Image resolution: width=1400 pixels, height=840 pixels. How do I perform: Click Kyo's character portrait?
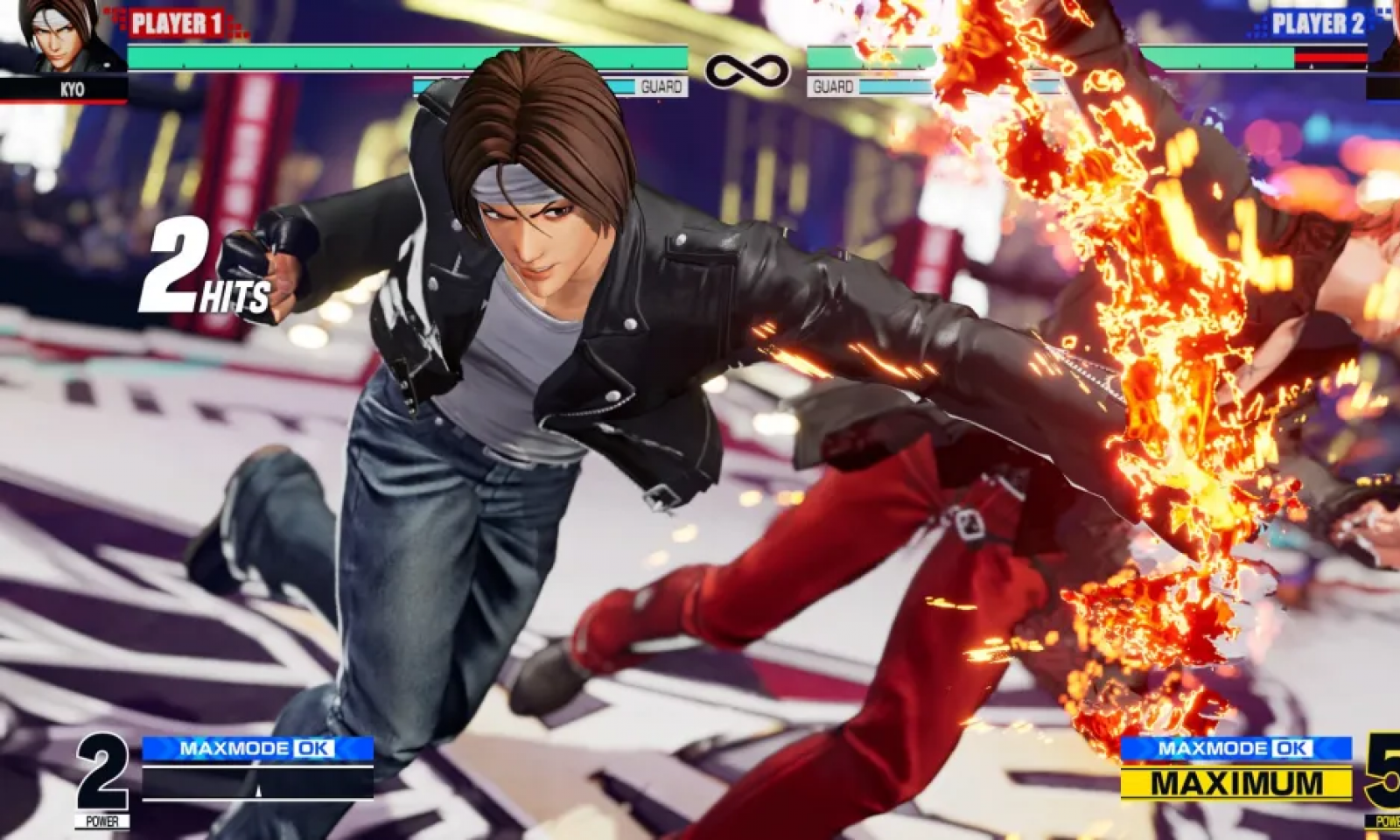point(61,37)
